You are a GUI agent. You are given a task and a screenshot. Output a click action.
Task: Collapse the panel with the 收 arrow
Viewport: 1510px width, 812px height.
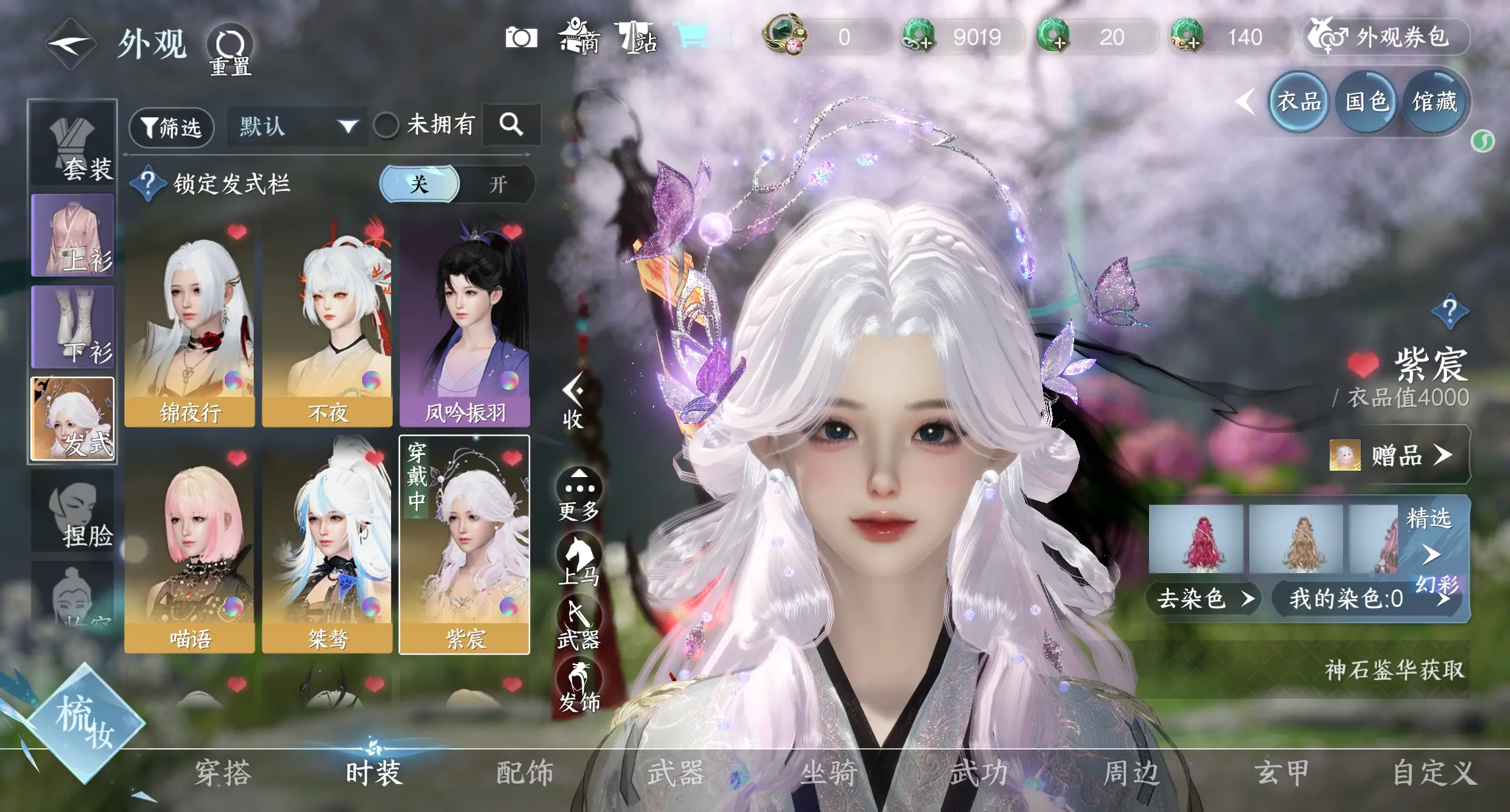[x=573, y=402]
